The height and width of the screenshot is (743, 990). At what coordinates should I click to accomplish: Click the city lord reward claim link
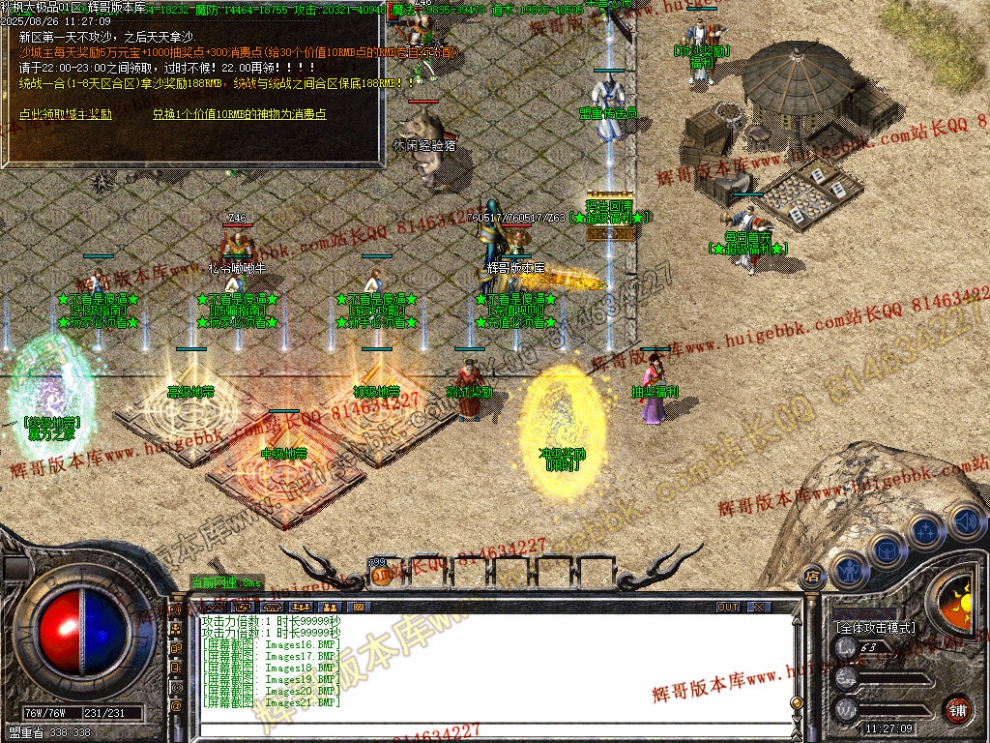tap(65, 114)
